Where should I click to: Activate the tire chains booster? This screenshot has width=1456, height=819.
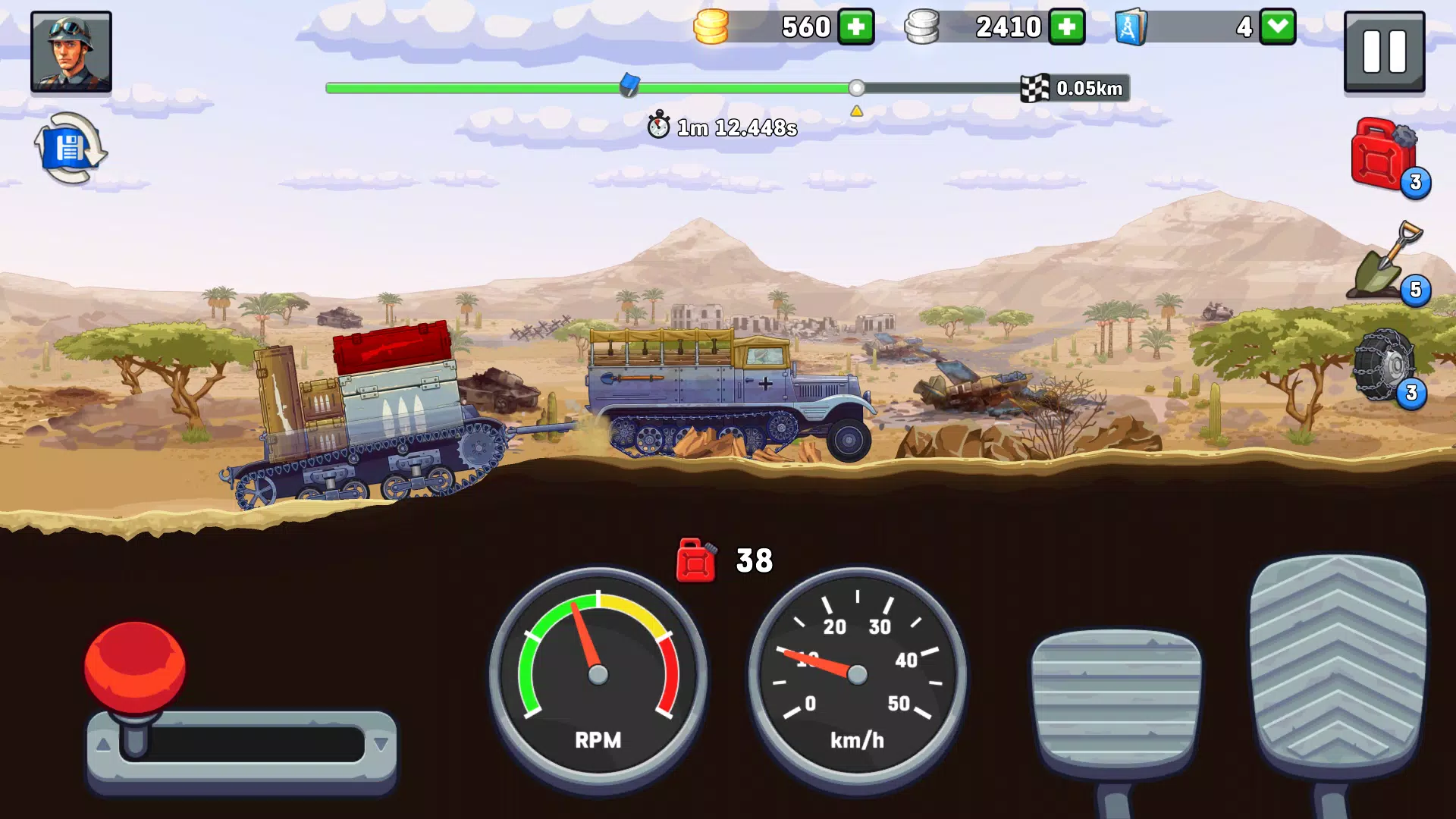[x=1385, y=366]
